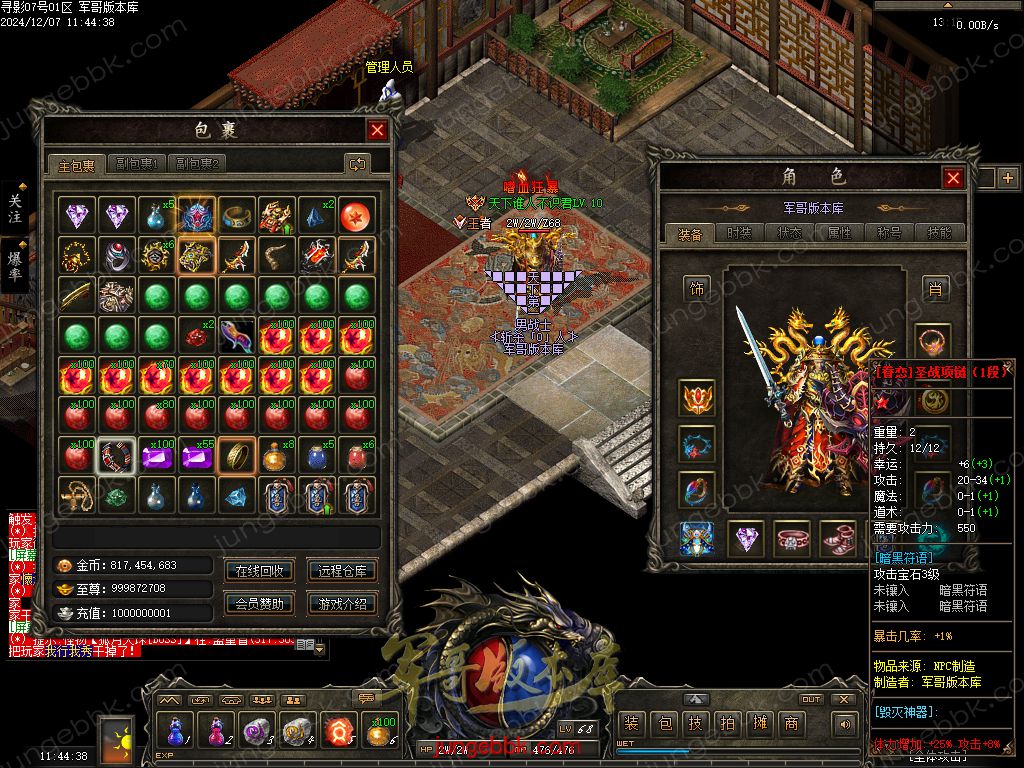Click the 饰 accessory button
The height and width of the screenshot is (768, 1024).
point(697,289)
